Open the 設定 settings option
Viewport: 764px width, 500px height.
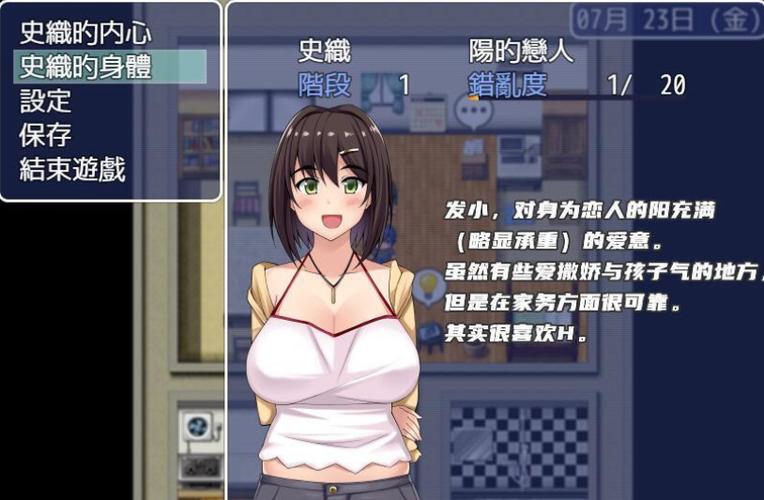pyautogui.click(x=47, y=100)
